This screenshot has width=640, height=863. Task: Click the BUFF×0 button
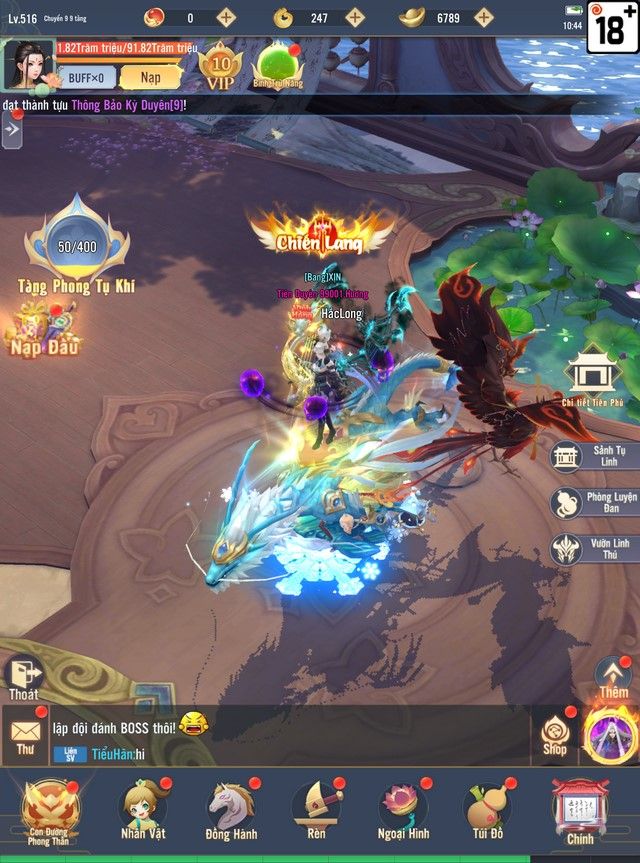coord(86,77)
